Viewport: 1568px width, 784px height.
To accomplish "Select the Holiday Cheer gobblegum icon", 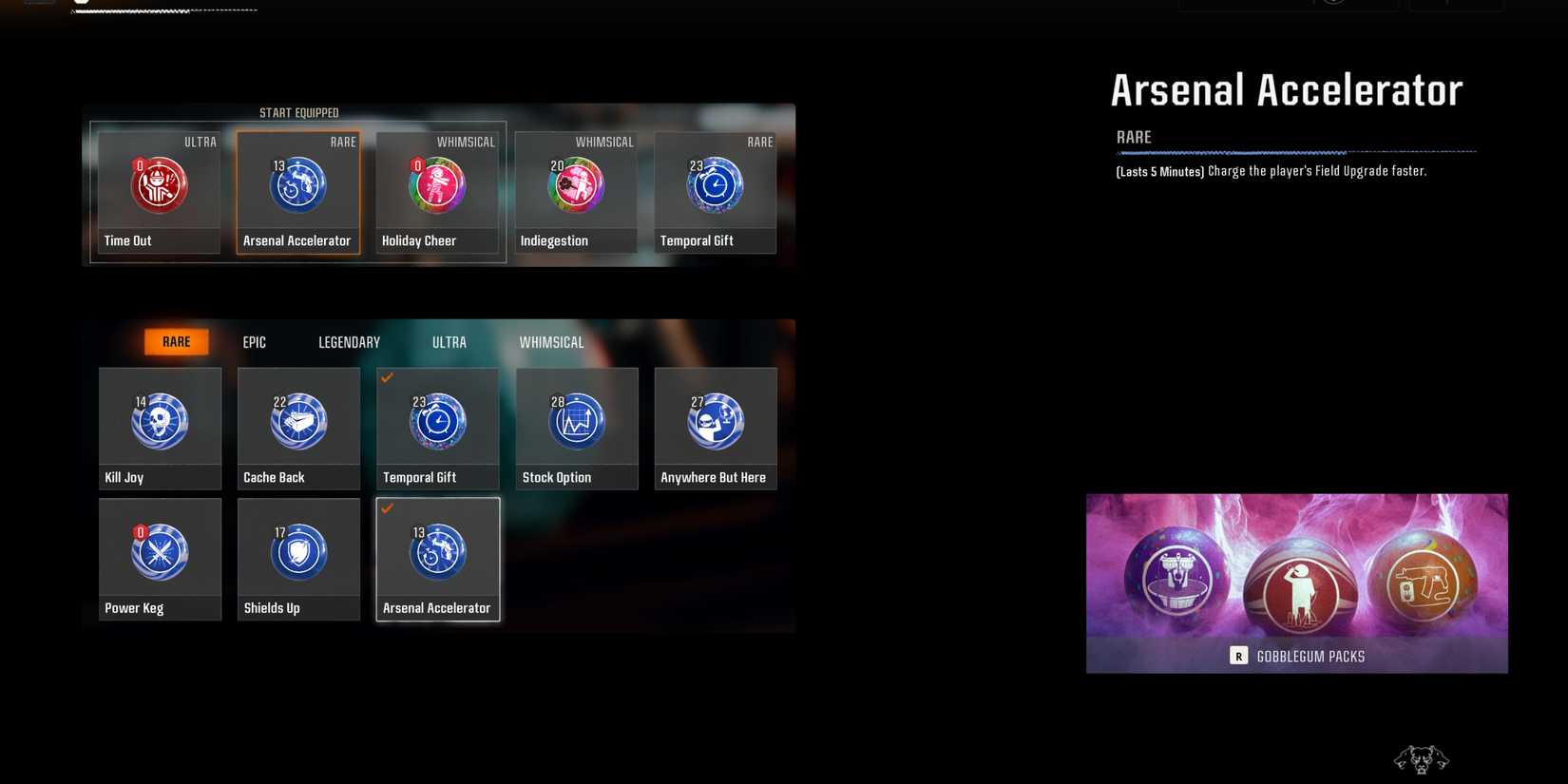I will (x=436, y=185).
